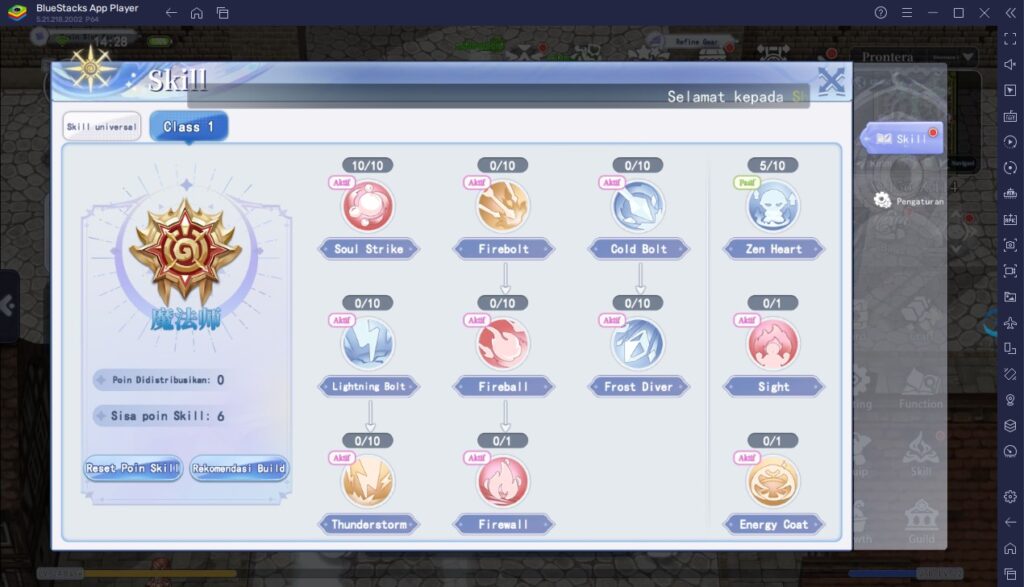This screenshot has height=587, width=1024.
Task: Switch to the Skill universal tab
Action: point(102,127)
